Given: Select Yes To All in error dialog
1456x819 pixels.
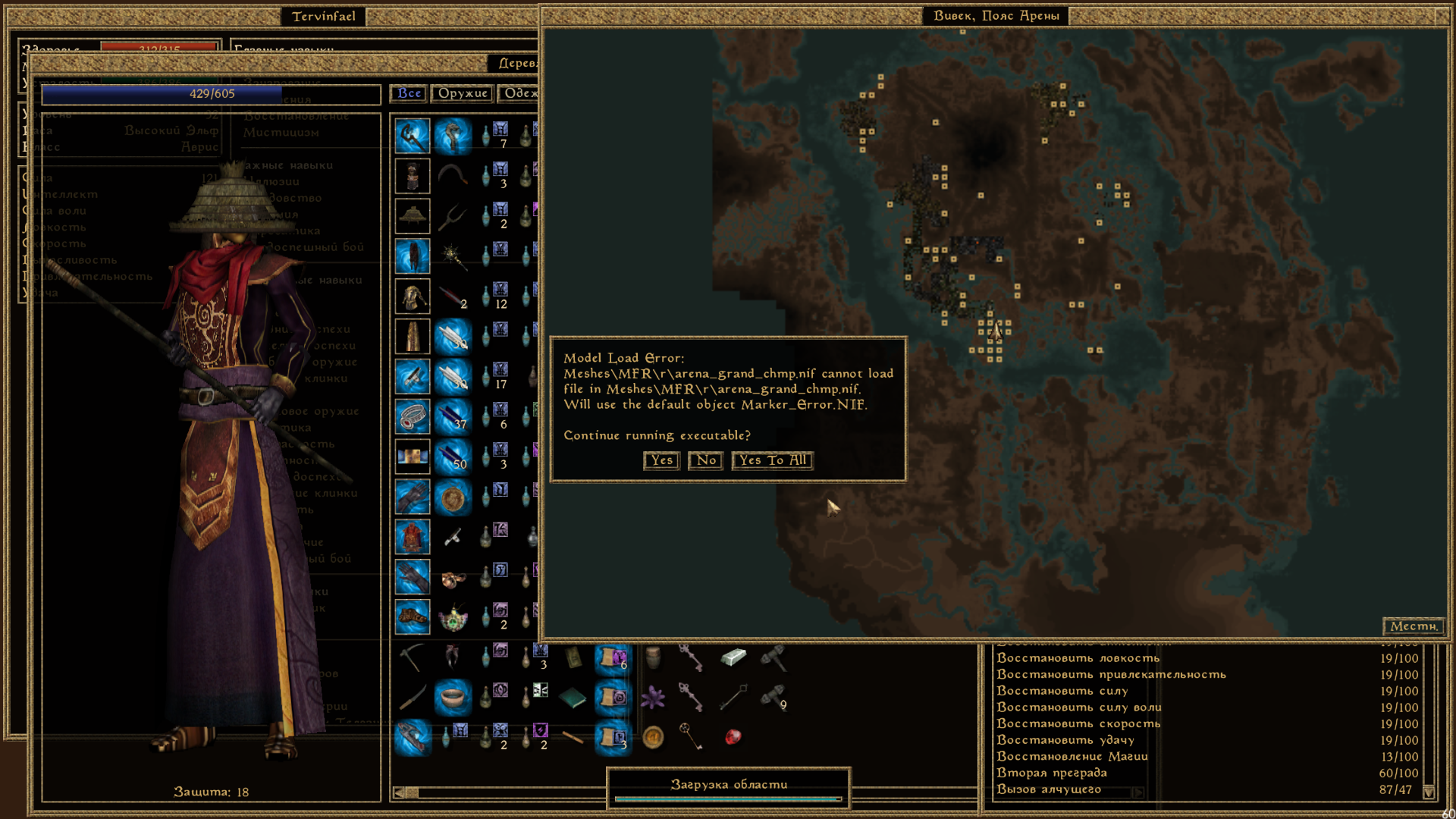Looking at the screenshot, I should [x=773, y=460].
